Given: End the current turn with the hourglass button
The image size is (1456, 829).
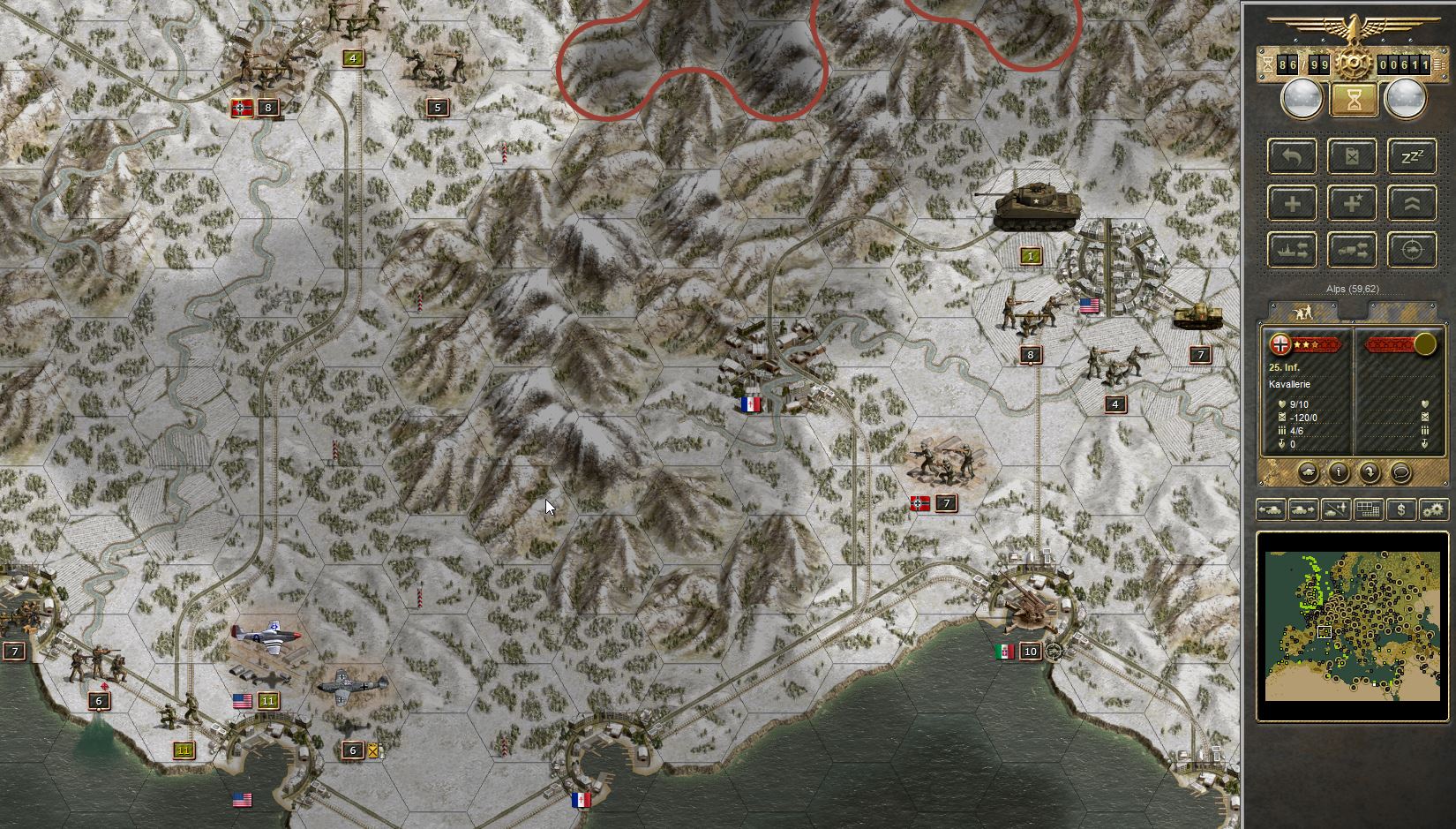Looking at the screenshot, I should point(1355,99).
